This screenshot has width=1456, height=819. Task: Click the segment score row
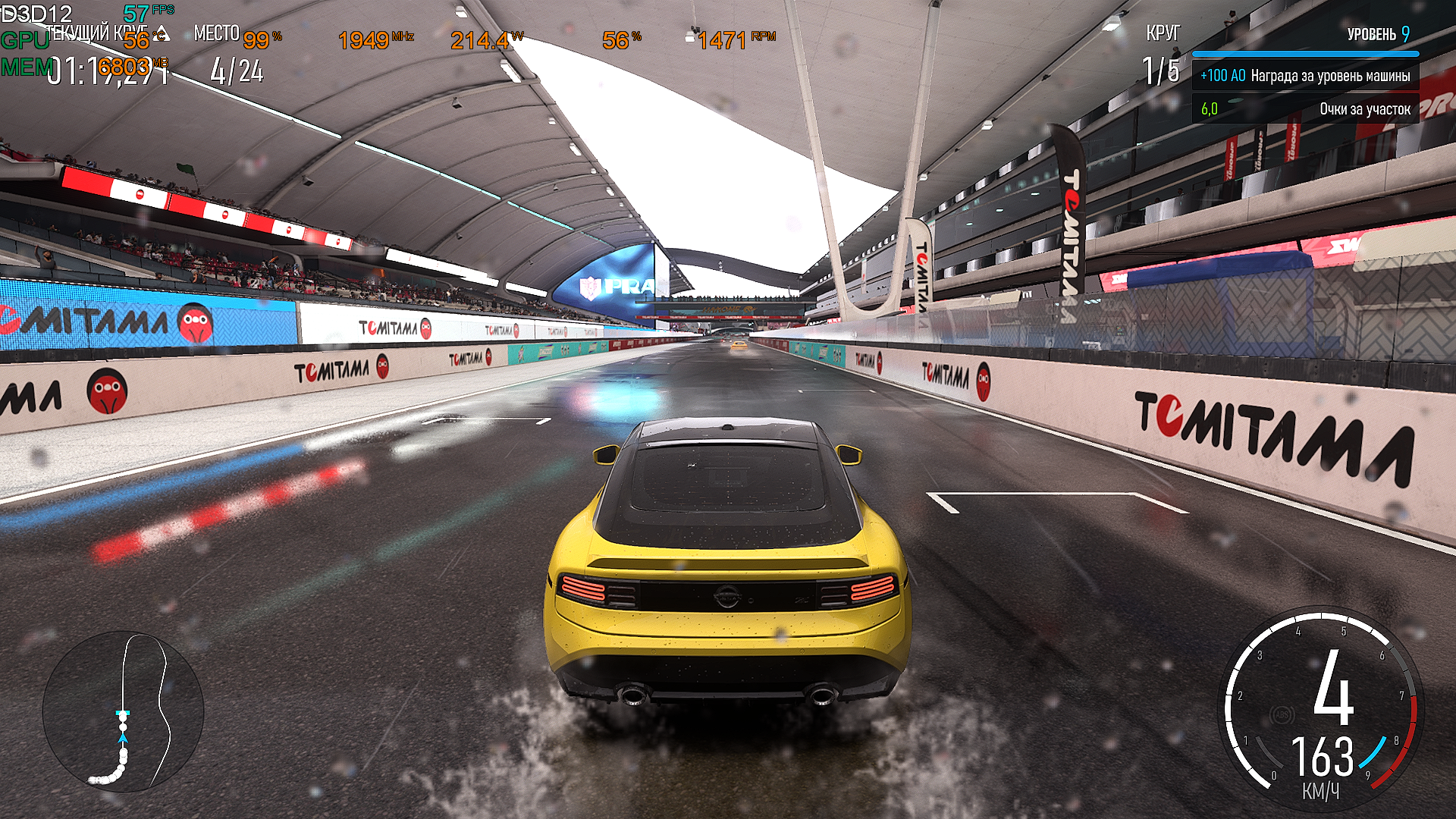click(x=1305, y=109)
